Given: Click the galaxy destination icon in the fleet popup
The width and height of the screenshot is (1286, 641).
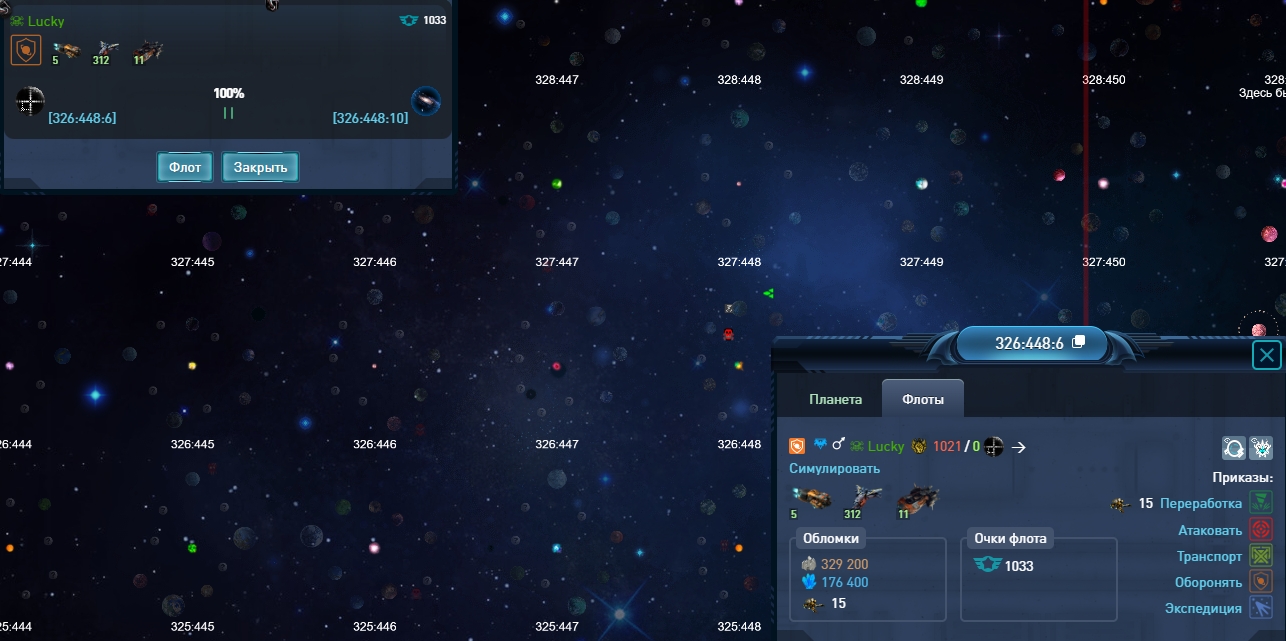Looking at the screenshot, I should 426,101.
